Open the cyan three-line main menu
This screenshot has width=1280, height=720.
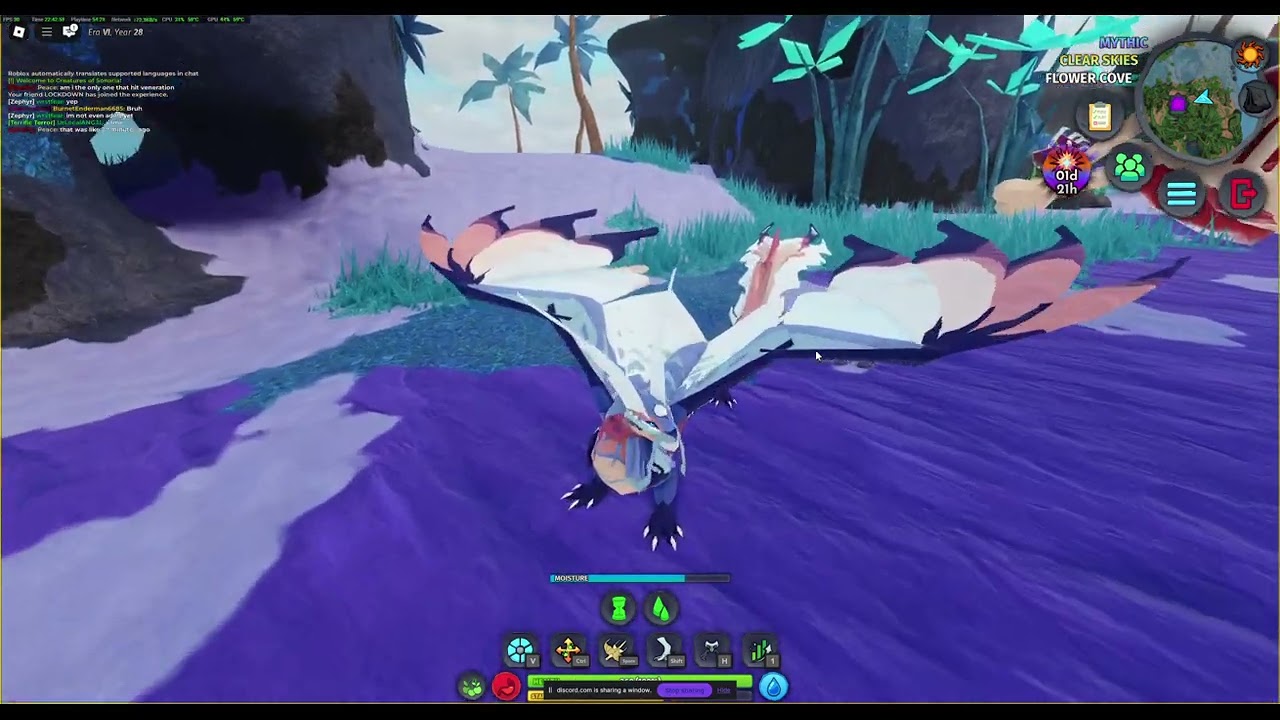(x=1181, y=194)
